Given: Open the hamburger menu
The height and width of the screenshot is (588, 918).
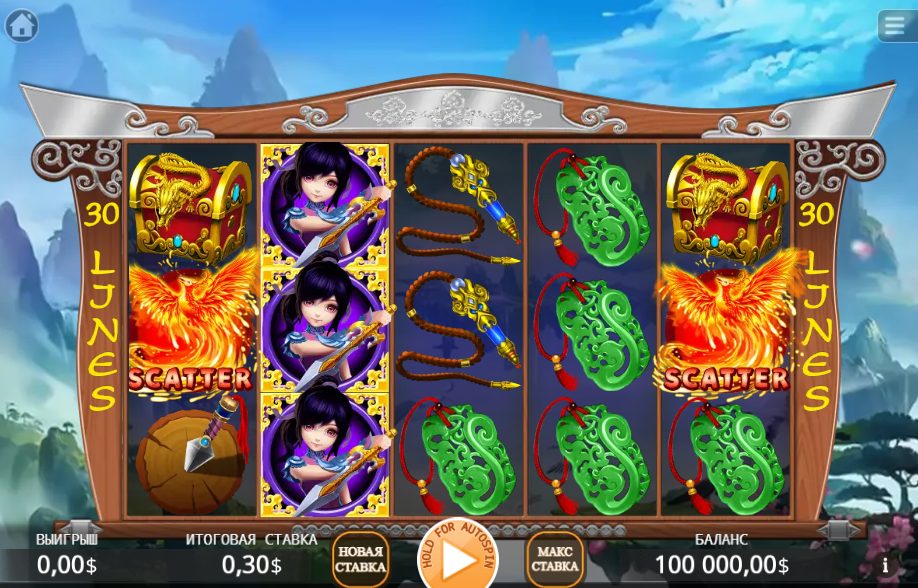Looking at the screenshot, I should coord(896,25).
